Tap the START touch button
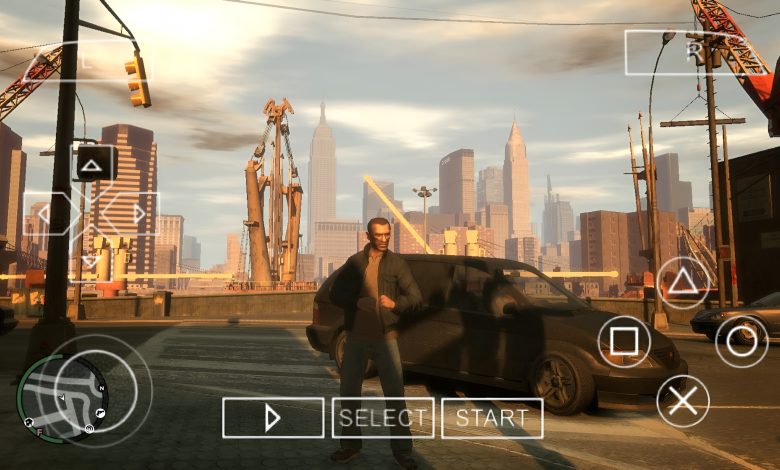 pos(492,418)
